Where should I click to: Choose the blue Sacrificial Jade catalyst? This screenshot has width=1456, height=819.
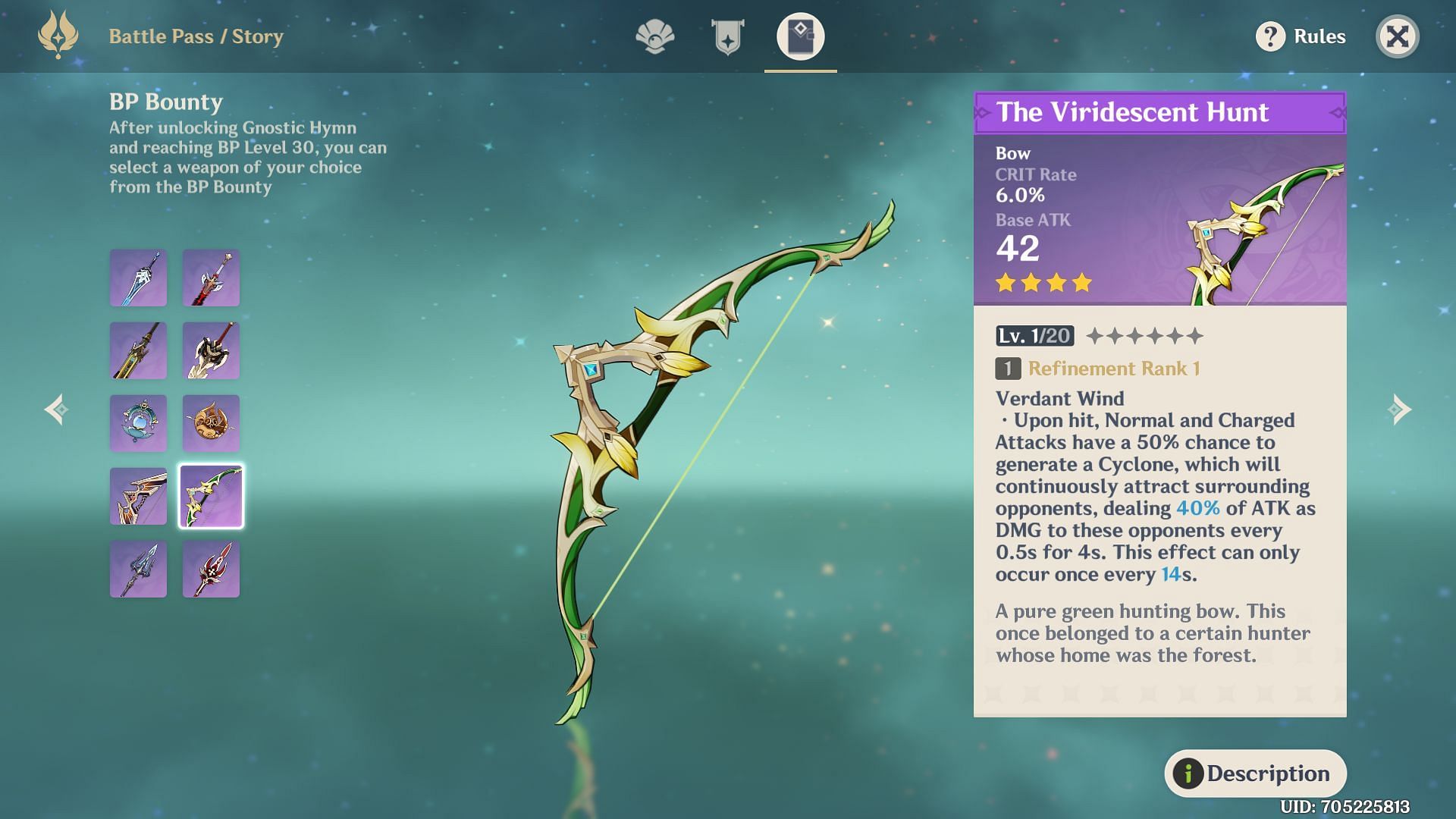[x=138, y=424]
